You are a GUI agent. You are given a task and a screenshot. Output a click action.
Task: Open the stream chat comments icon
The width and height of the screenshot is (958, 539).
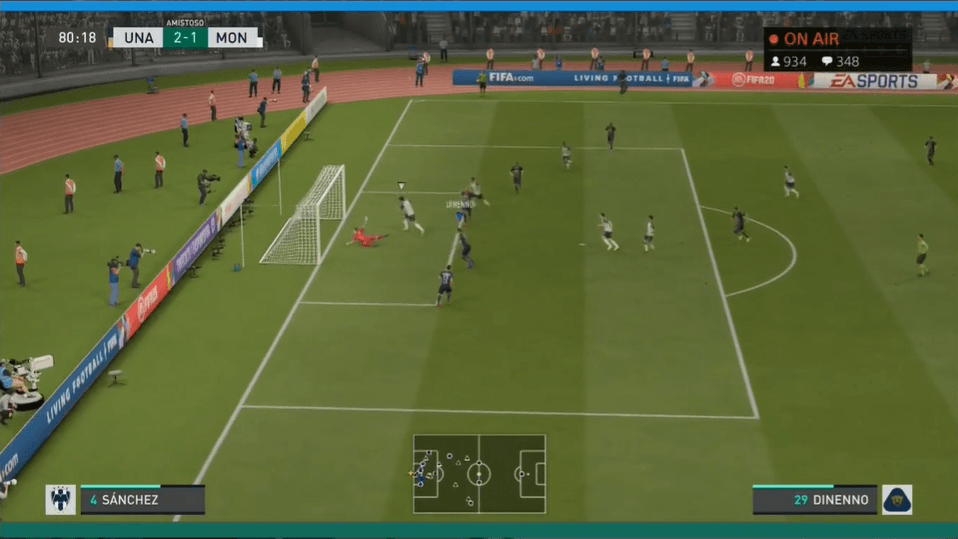coord(827,62)
